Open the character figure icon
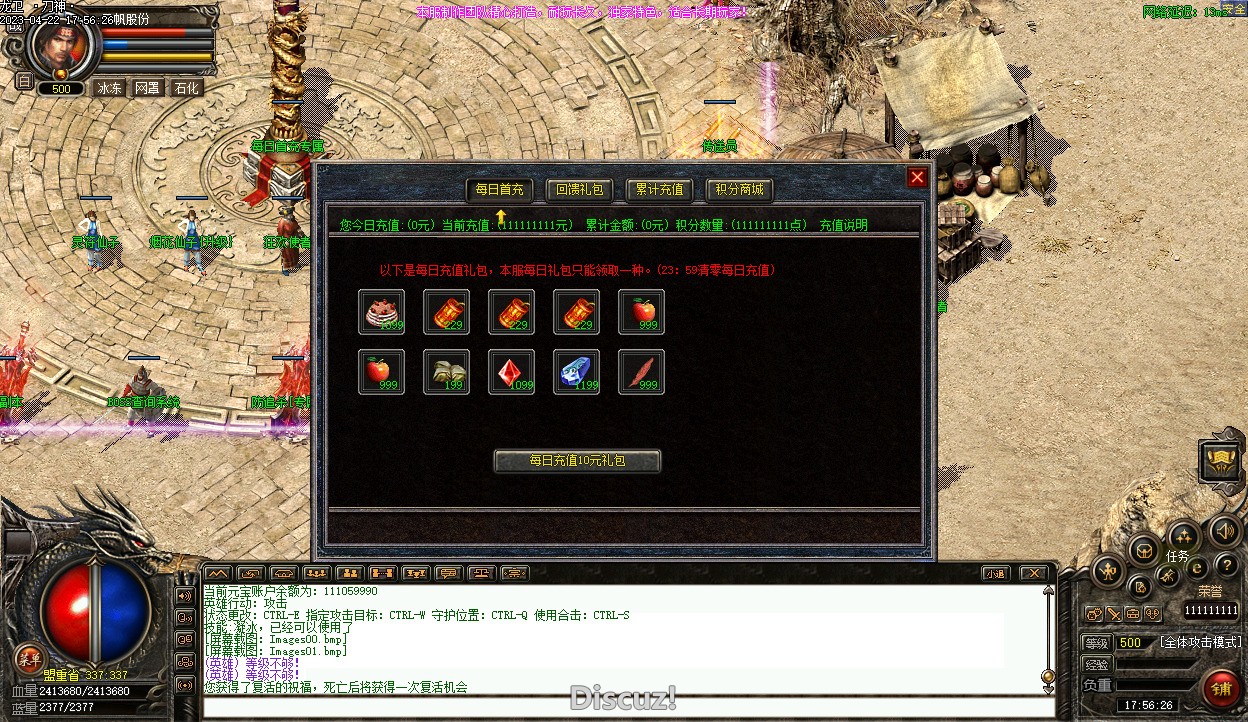This screenshot has width=1248, height=722. click(x=1107, y=572)
